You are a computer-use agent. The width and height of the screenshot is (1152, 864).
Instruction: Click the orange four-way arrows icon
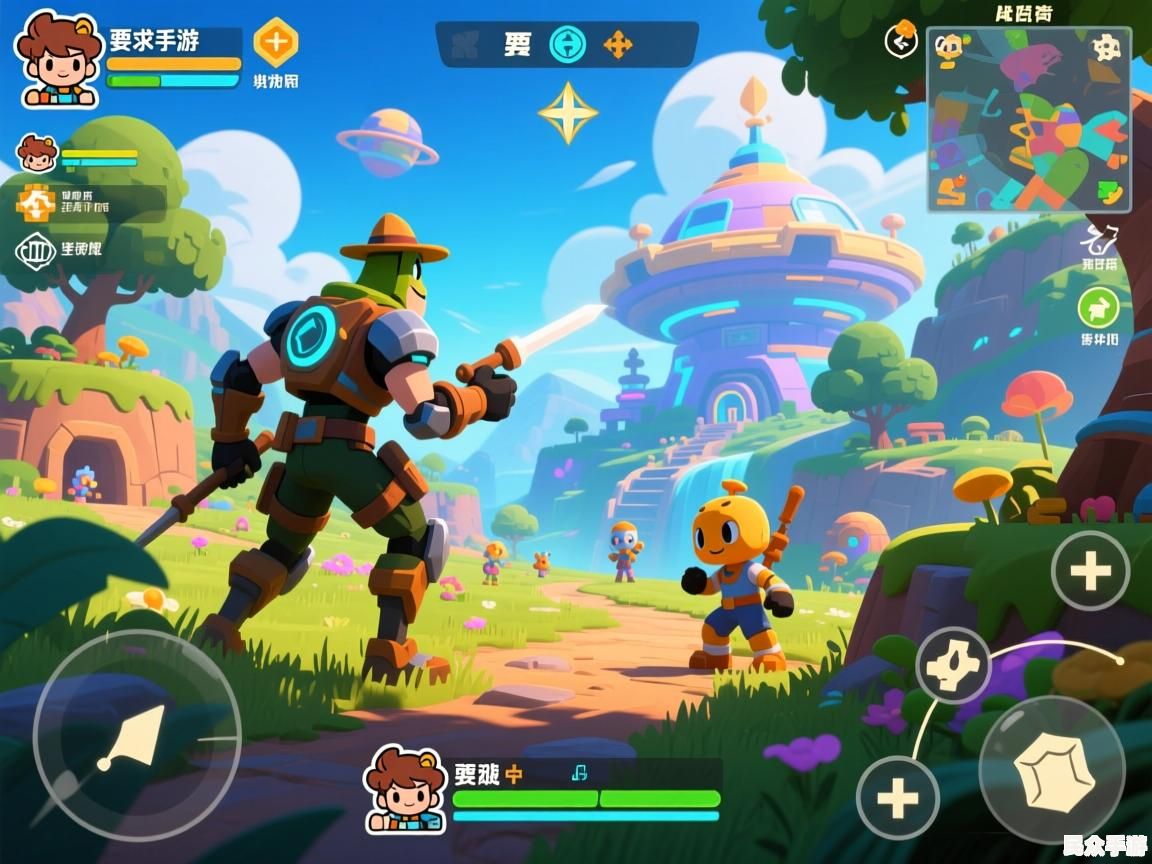point(618,44)
